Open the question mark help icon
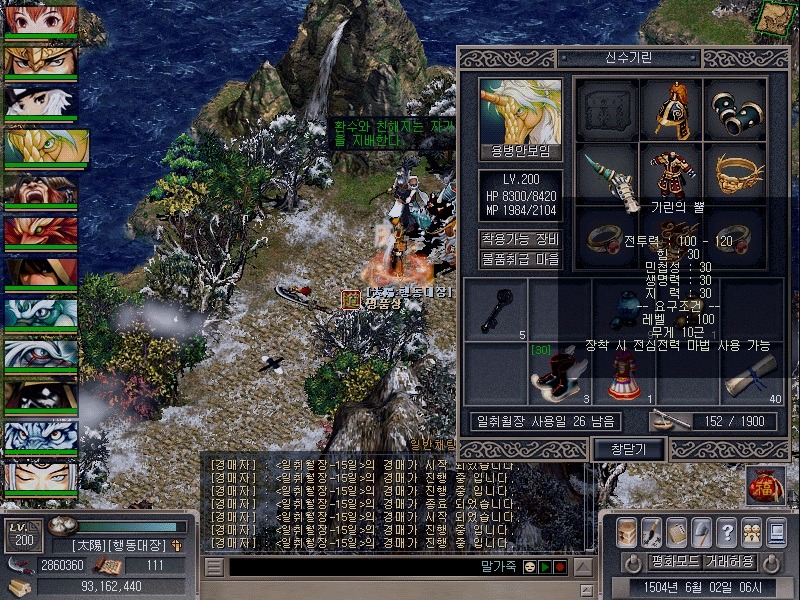Image resolution: width=800 pixels, height=600 pixels. pyautogui.click(x=727, y=531)
